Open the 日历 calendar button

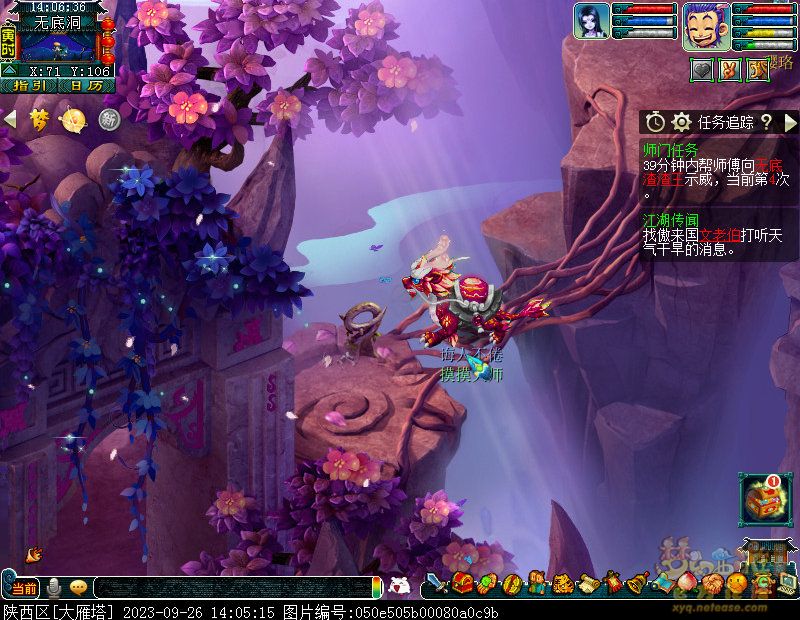85,86
